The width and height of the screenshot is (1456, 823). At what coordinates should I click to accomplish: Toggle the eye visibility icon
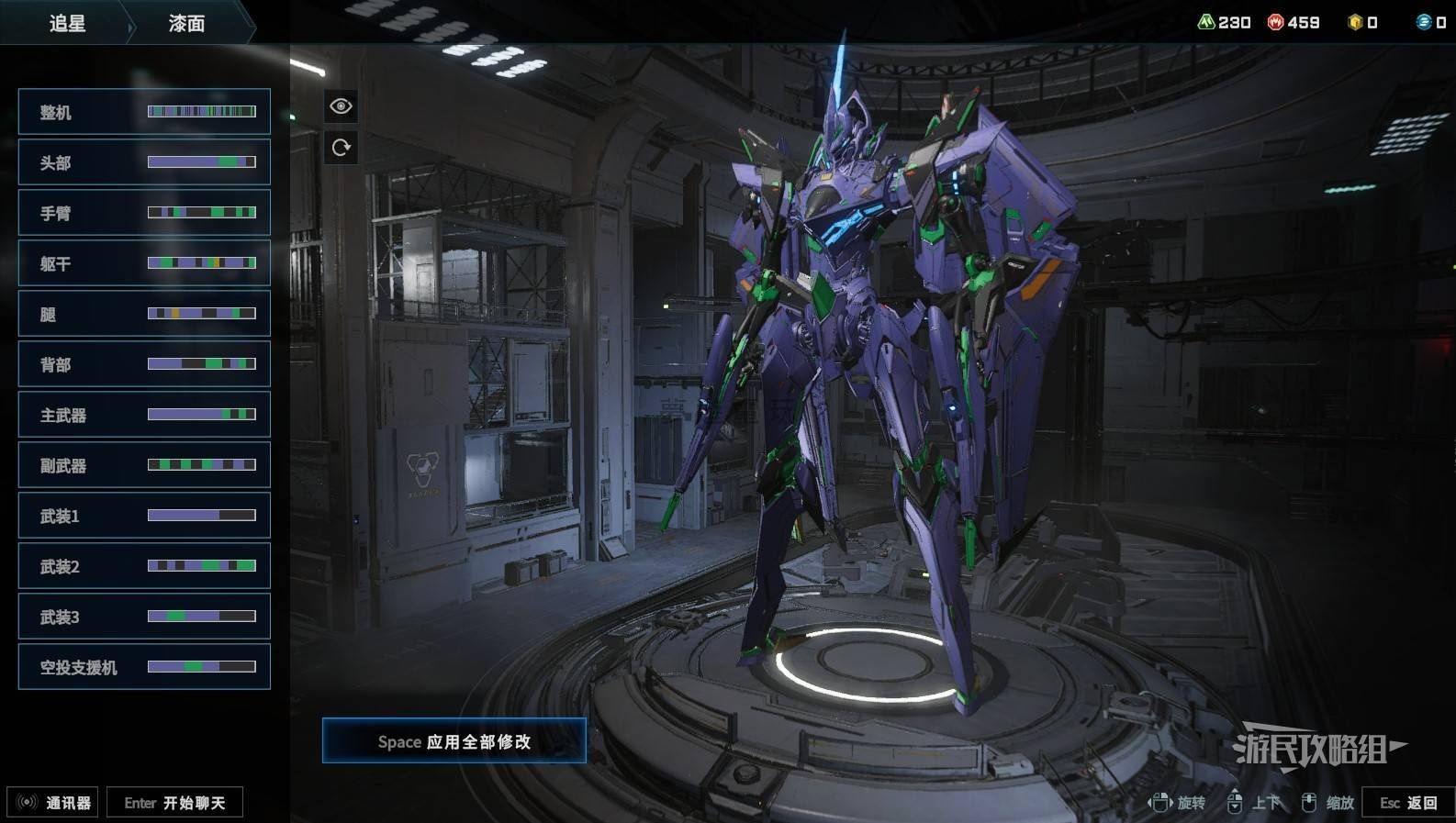coord(341,106)
